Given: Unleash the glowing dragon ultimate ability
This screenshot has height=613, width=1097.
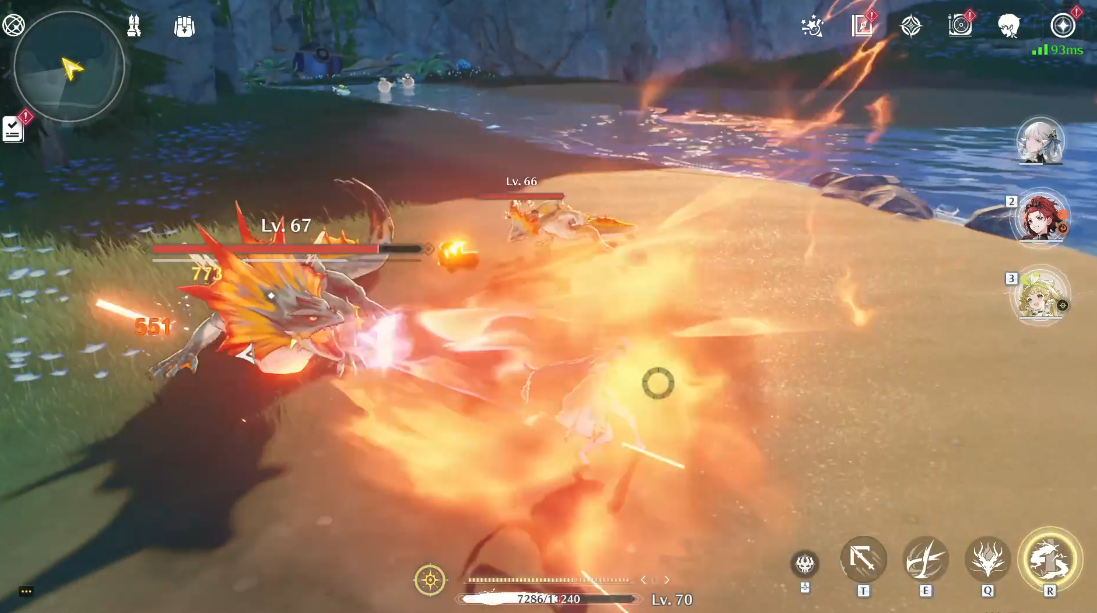Looking at the screenshot, I should pyautogui.click(x=1050, y=559).
